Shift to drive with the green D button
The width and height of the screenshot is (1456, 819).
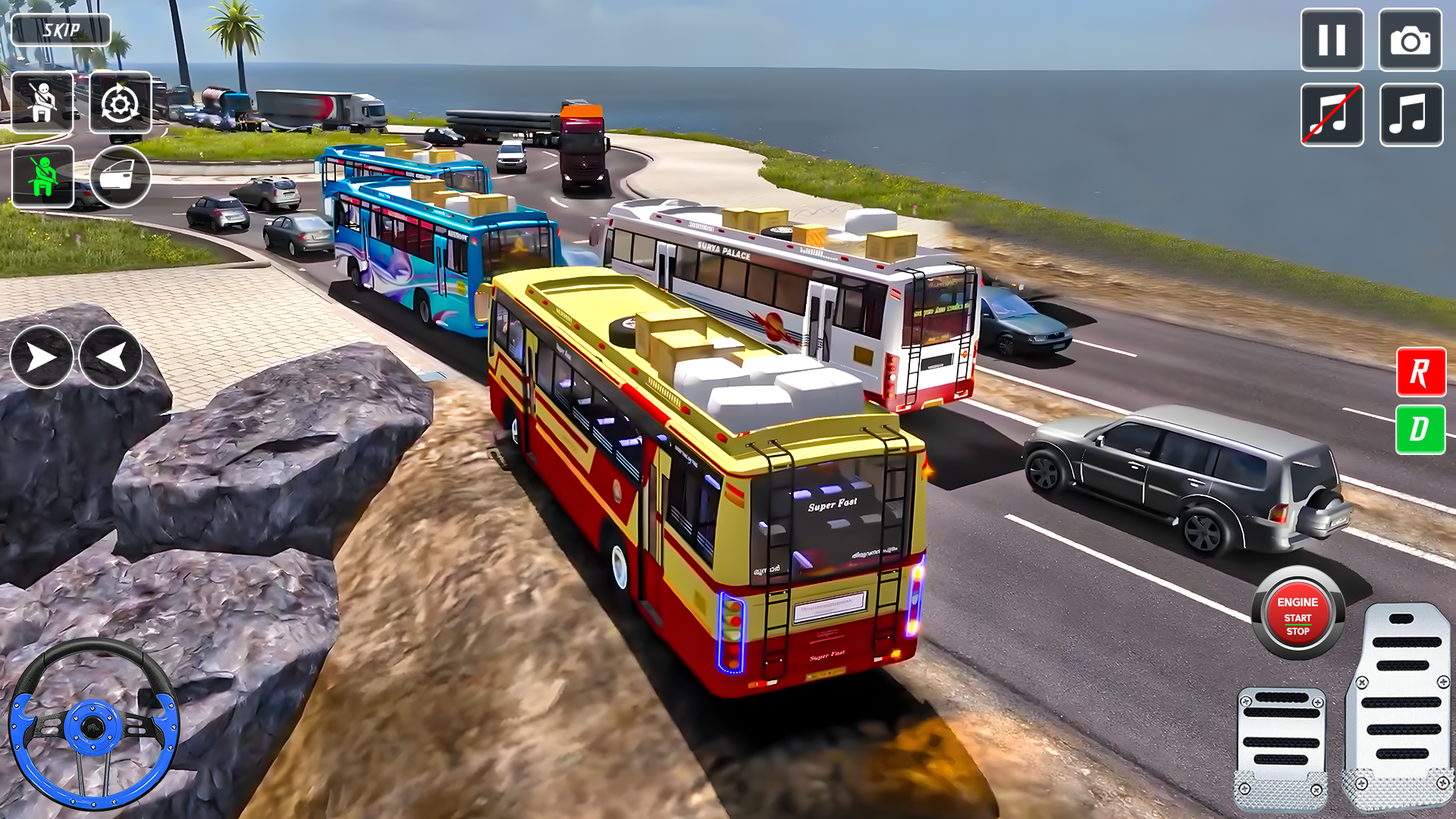click(x=1420, y=429)
